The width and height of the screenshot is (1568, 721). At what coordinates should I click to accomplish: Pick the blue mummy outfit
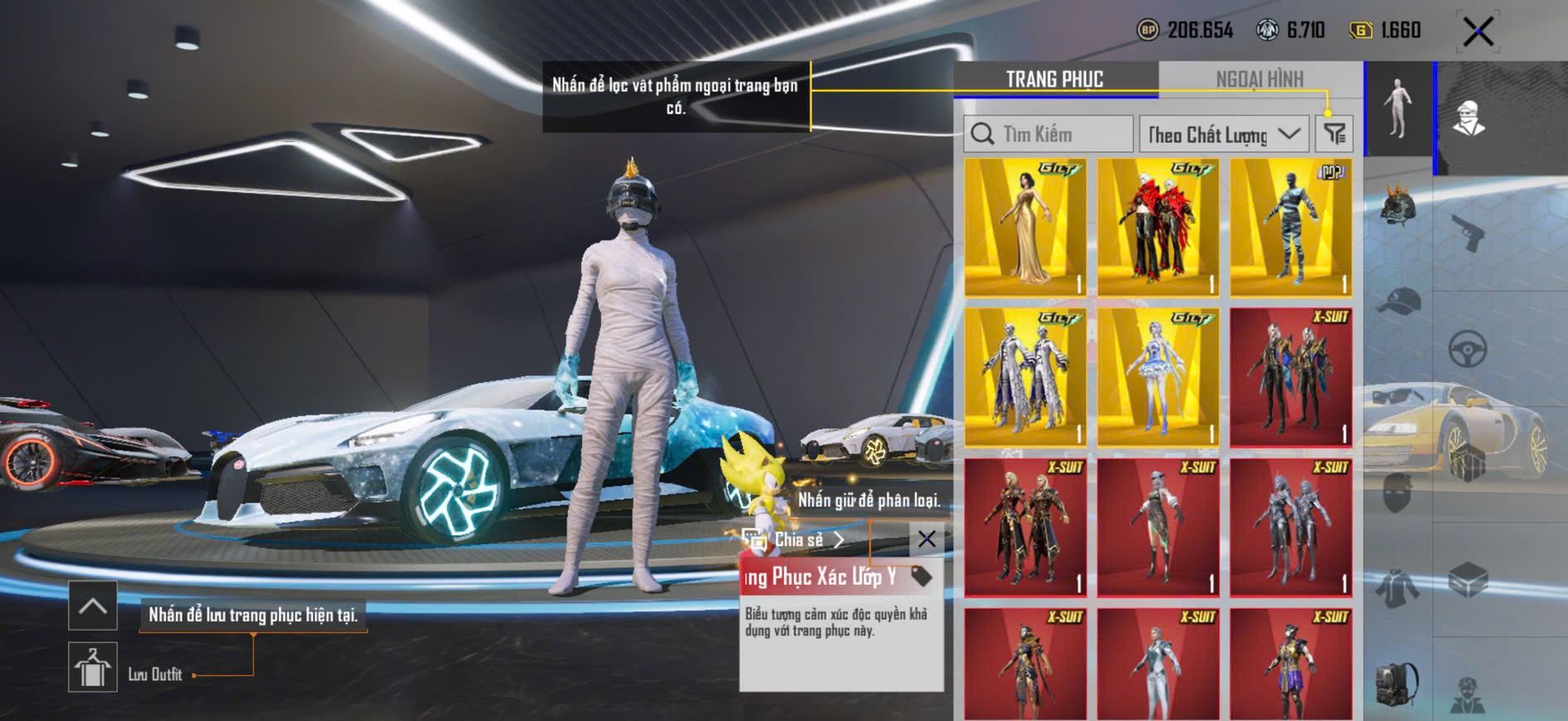click(1291, 227)
